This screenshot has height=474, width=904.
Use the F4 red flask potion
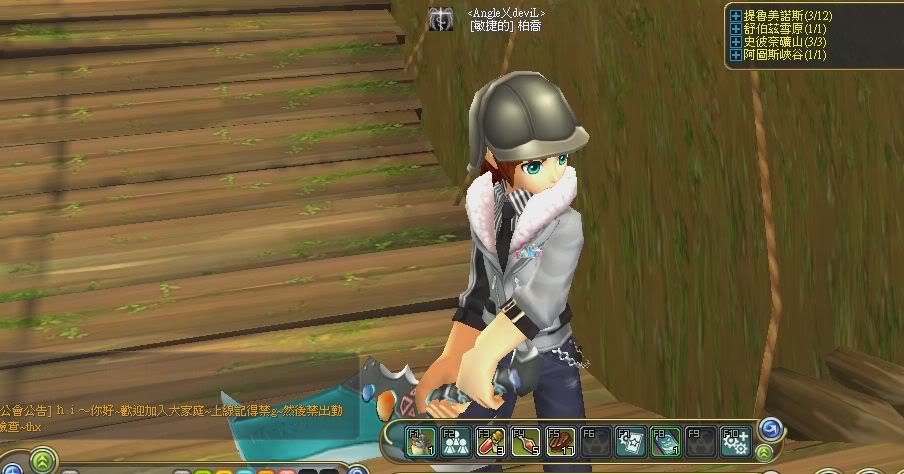(x=523, y=440)
